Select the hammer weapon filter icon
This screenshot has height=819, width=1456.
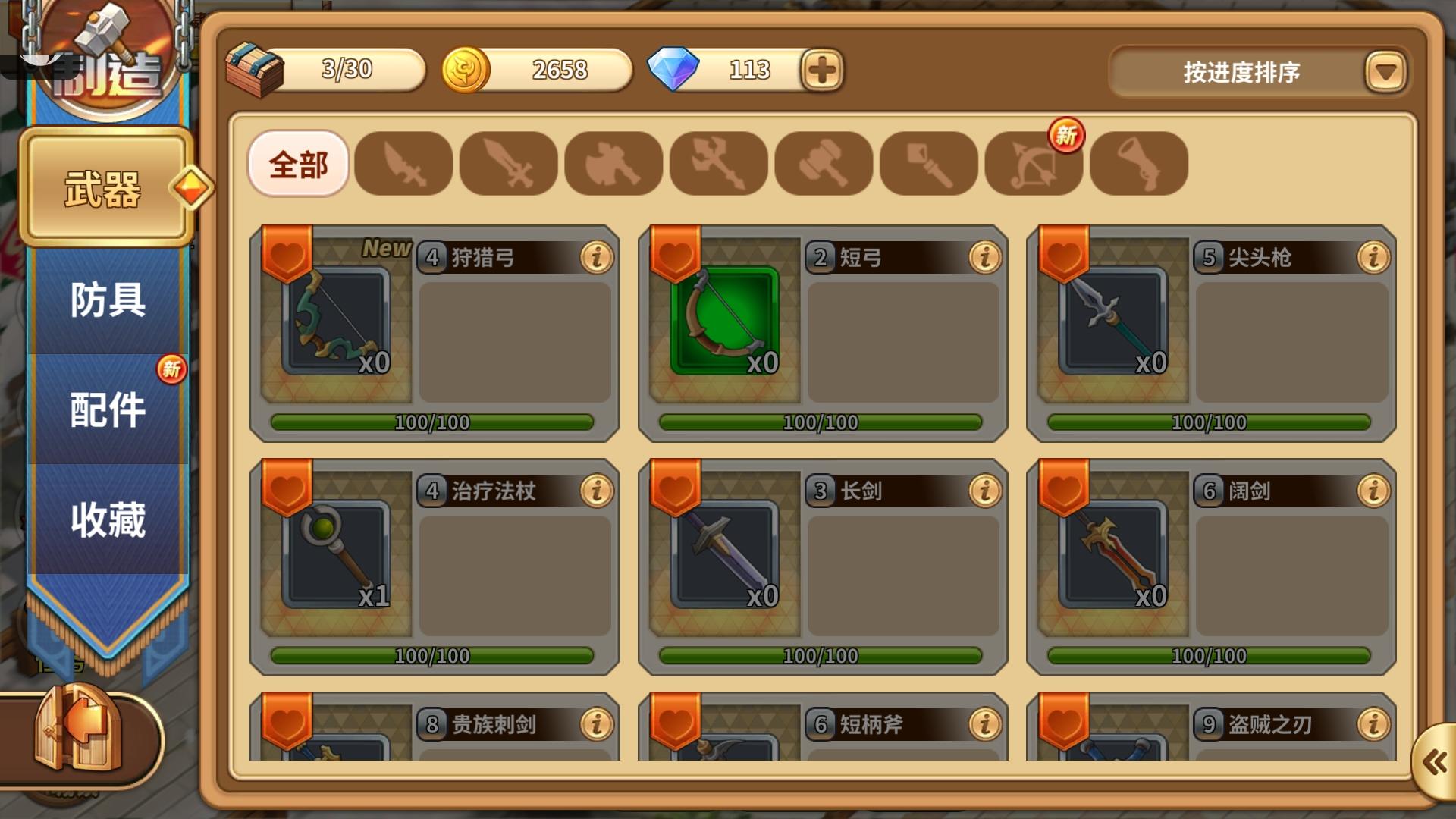click(x=824, y=165)
